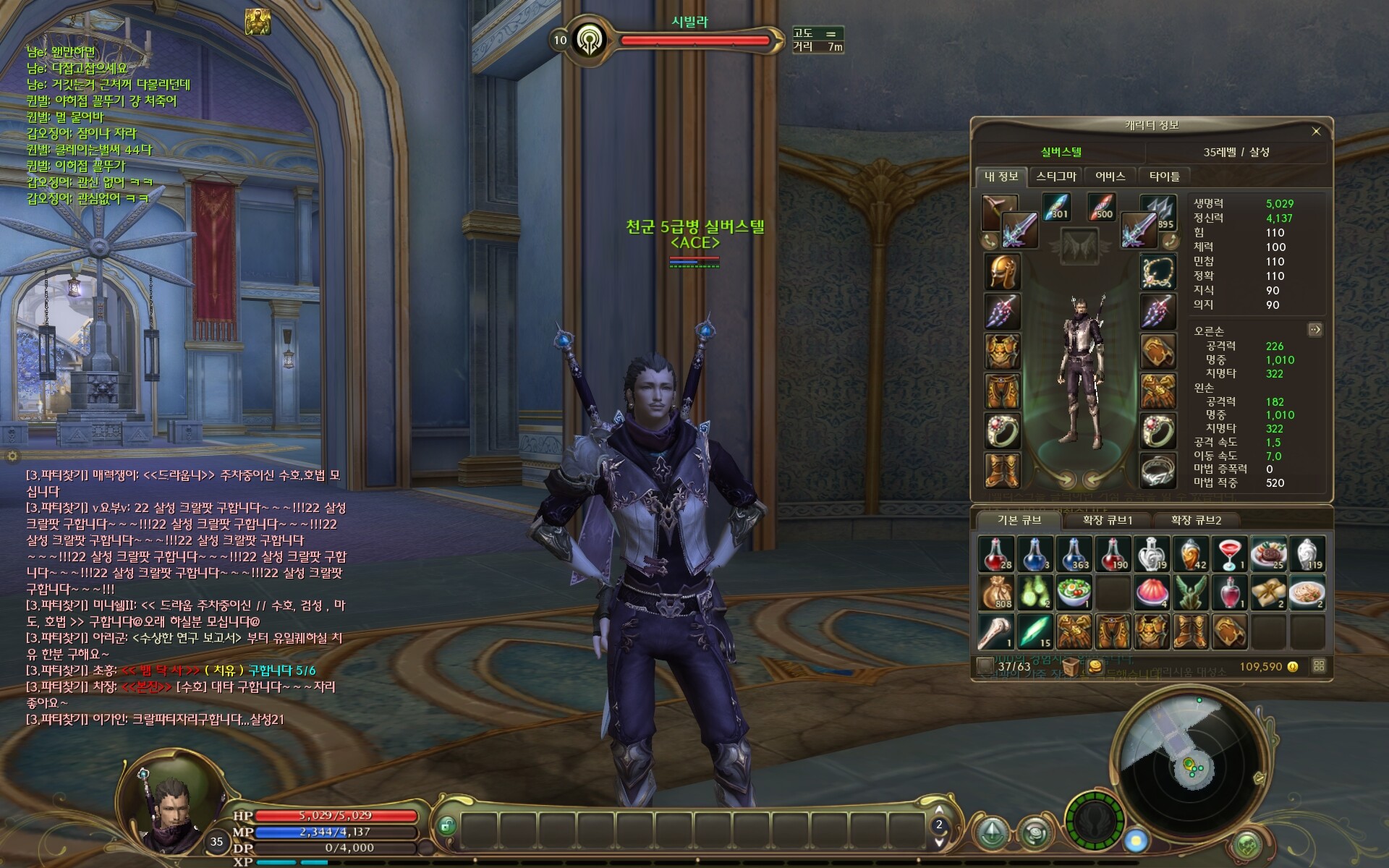Select the equipped golden helmet slot
The height and width of the screenshot is (868, 1389).
coord(1002,272)
